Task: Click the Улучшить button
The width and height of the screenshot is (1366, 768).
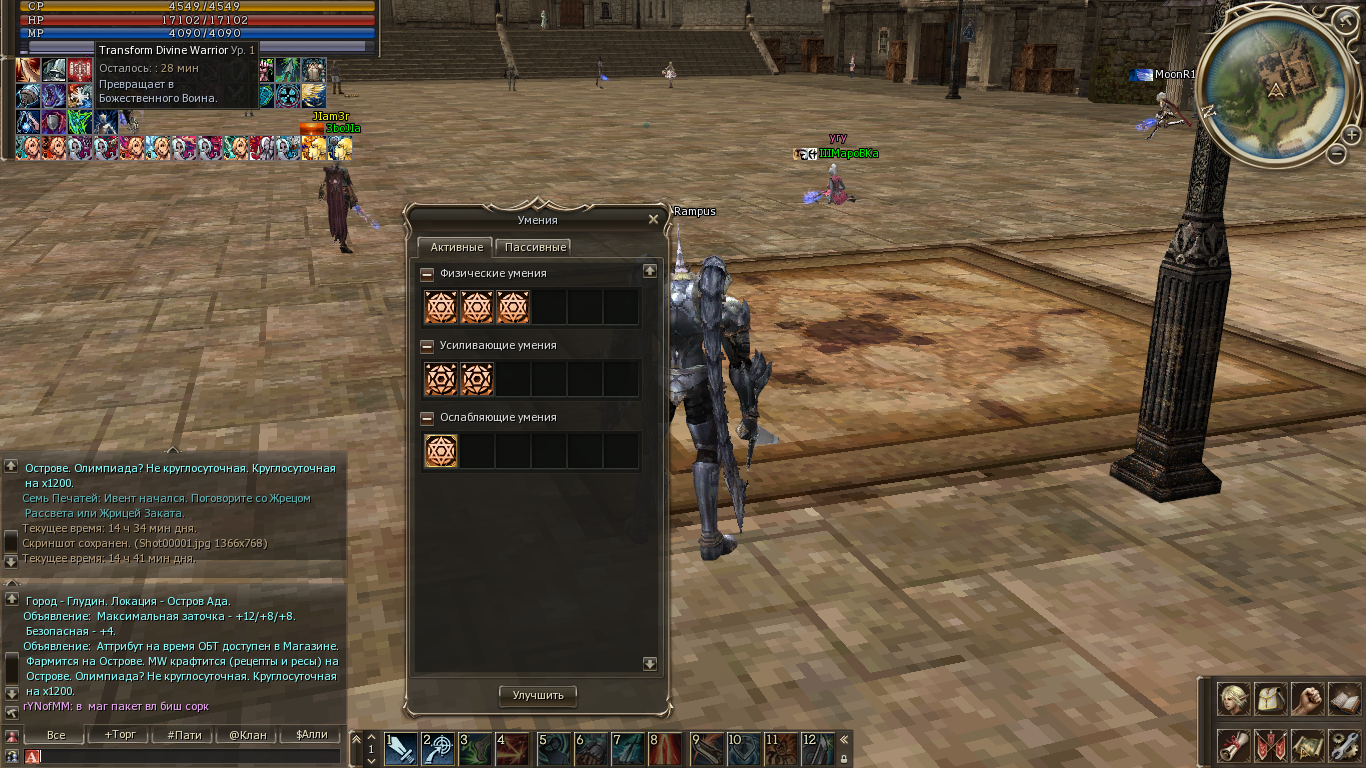Action: point(538,695)
